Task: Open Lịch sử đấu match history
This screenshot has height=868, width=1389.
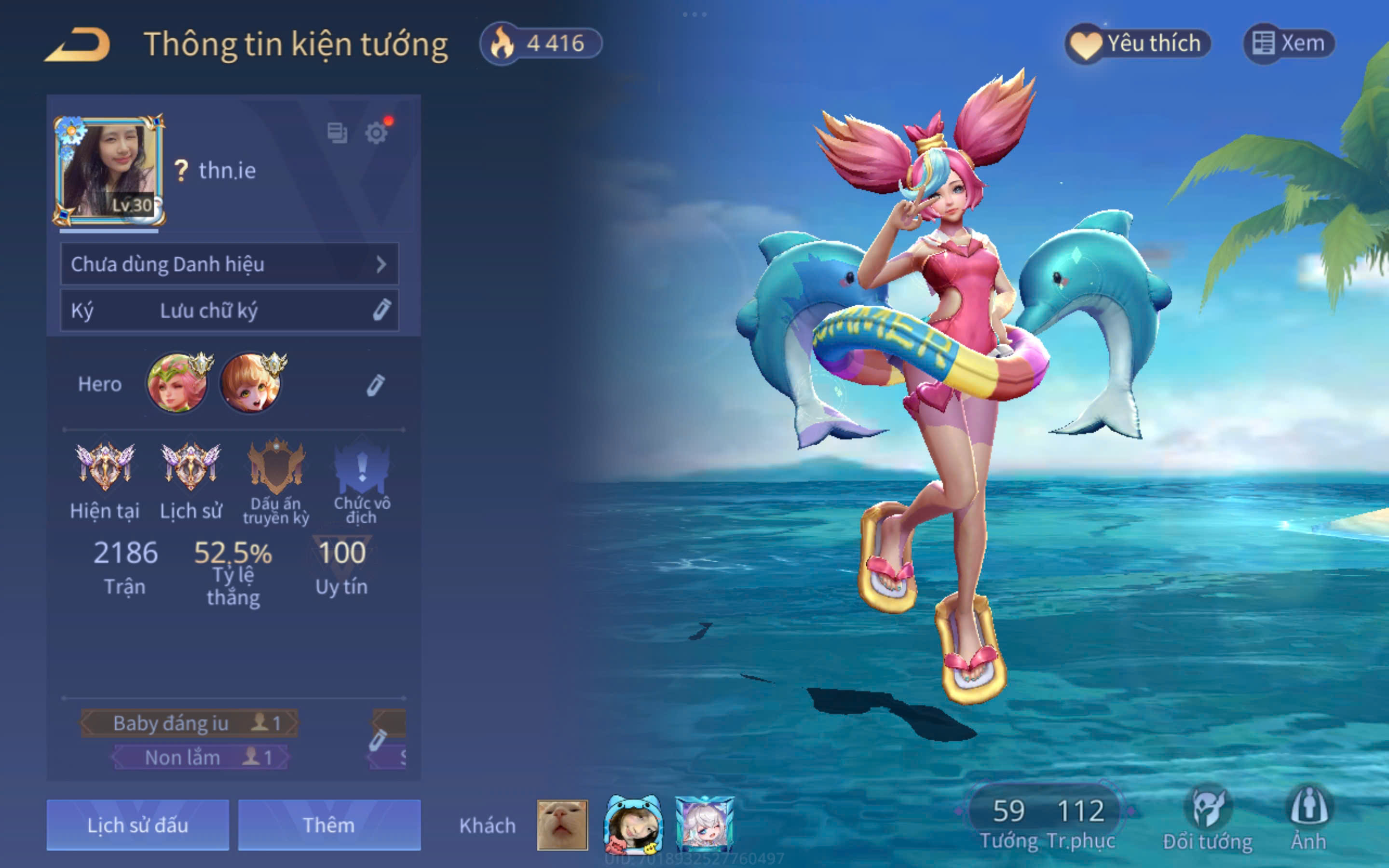Action: click(138, 825)
